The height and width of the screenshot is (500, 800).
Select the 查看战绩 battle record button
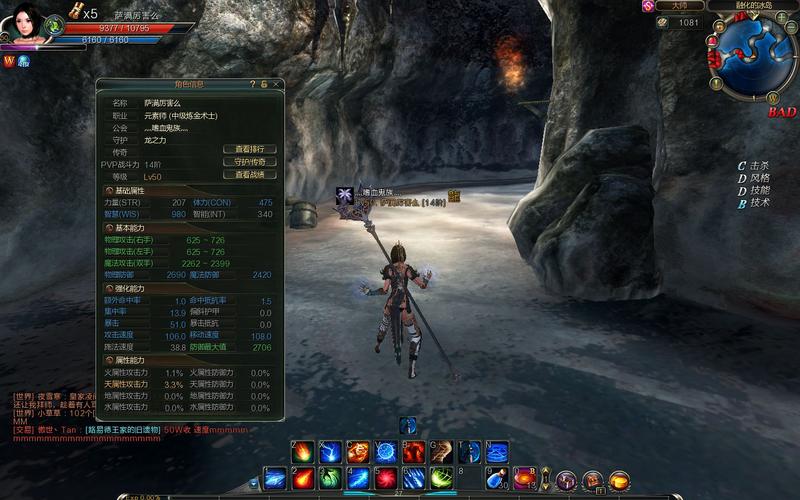click(249, 175)
